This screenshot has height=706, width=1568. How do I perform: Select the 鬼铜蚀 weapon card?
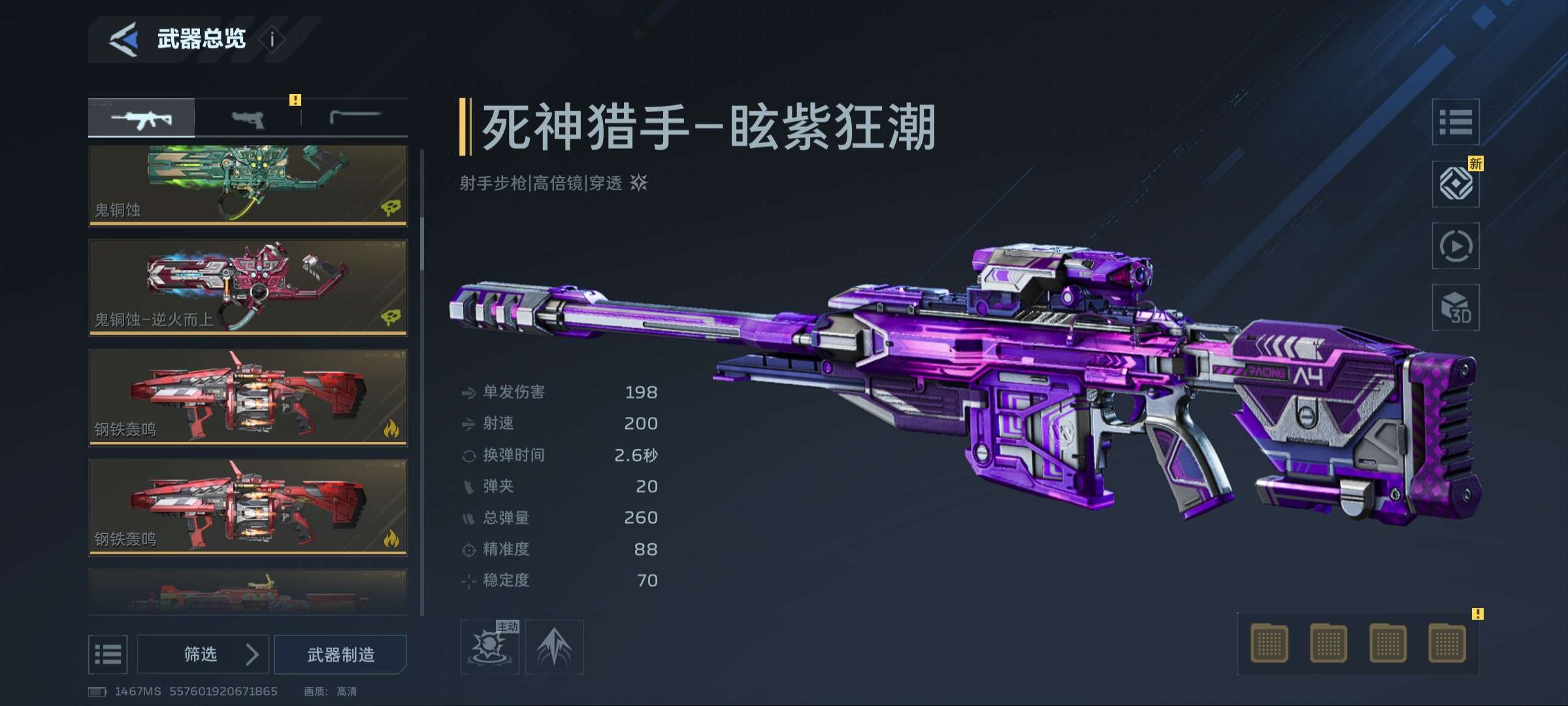(248, 185)
